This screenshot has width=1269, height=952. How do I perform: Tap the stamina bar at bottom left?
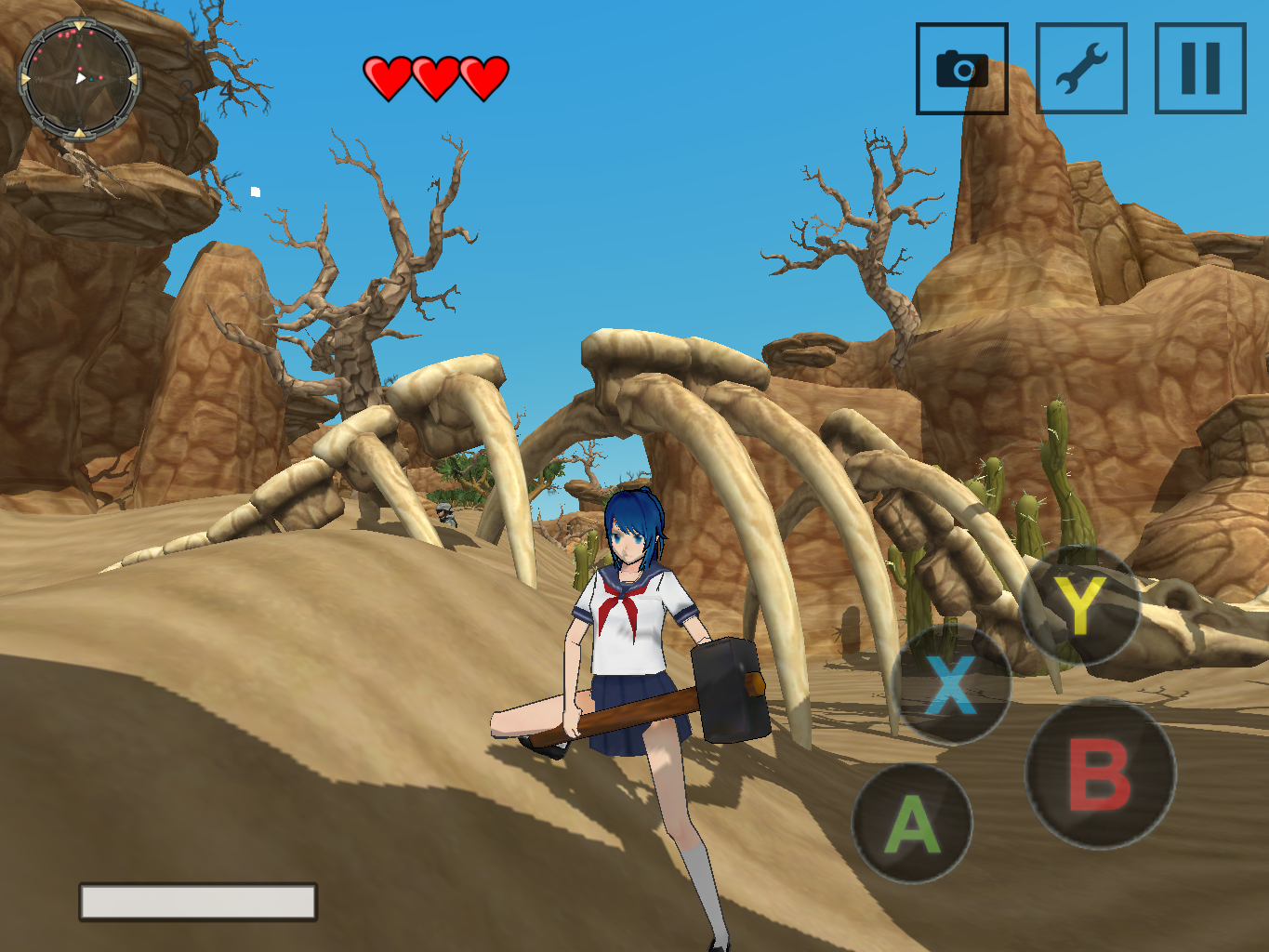pyautogui.click(x=198, y=900)
